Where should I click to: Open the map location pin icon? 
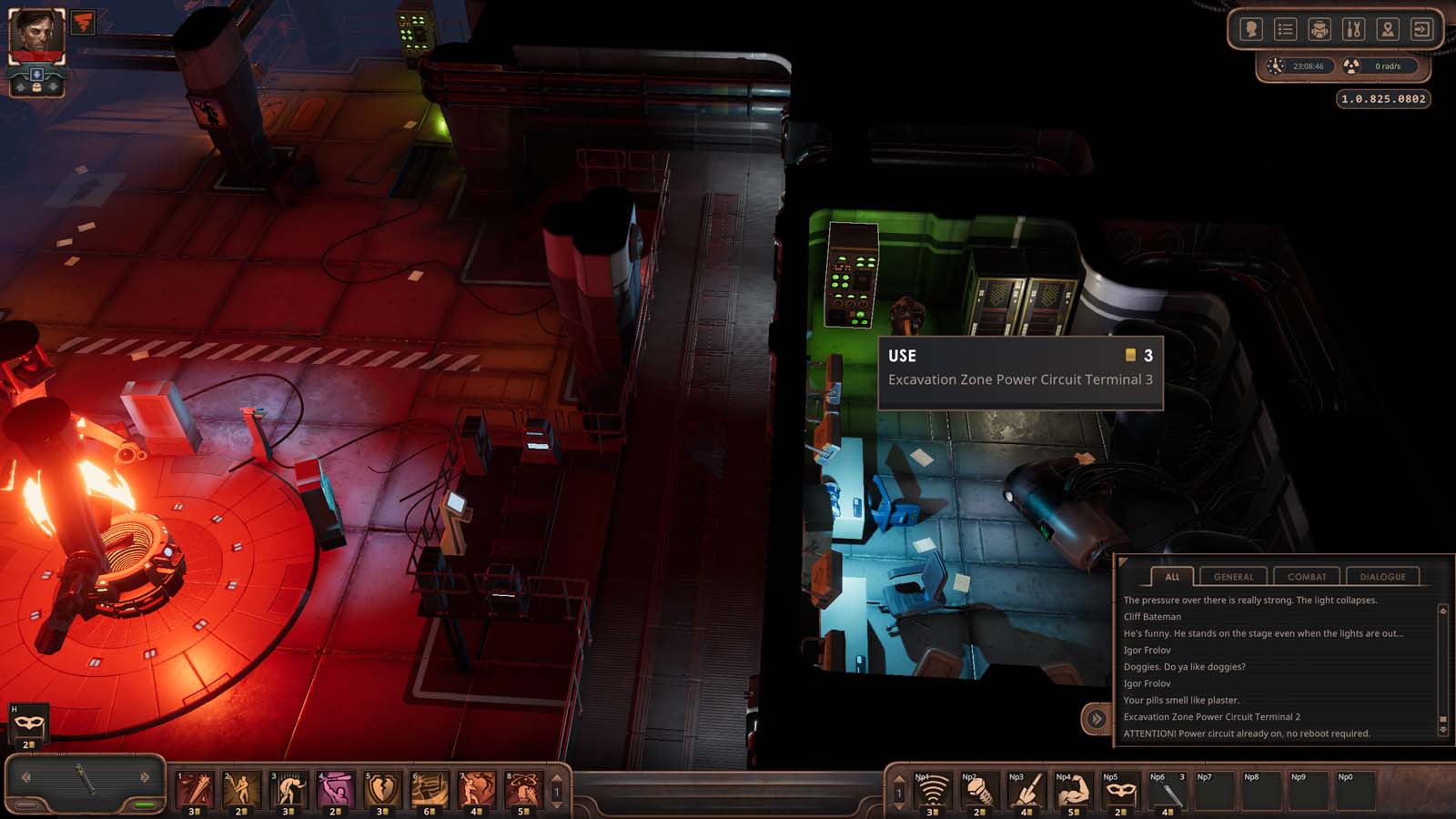pos(1388,28)
